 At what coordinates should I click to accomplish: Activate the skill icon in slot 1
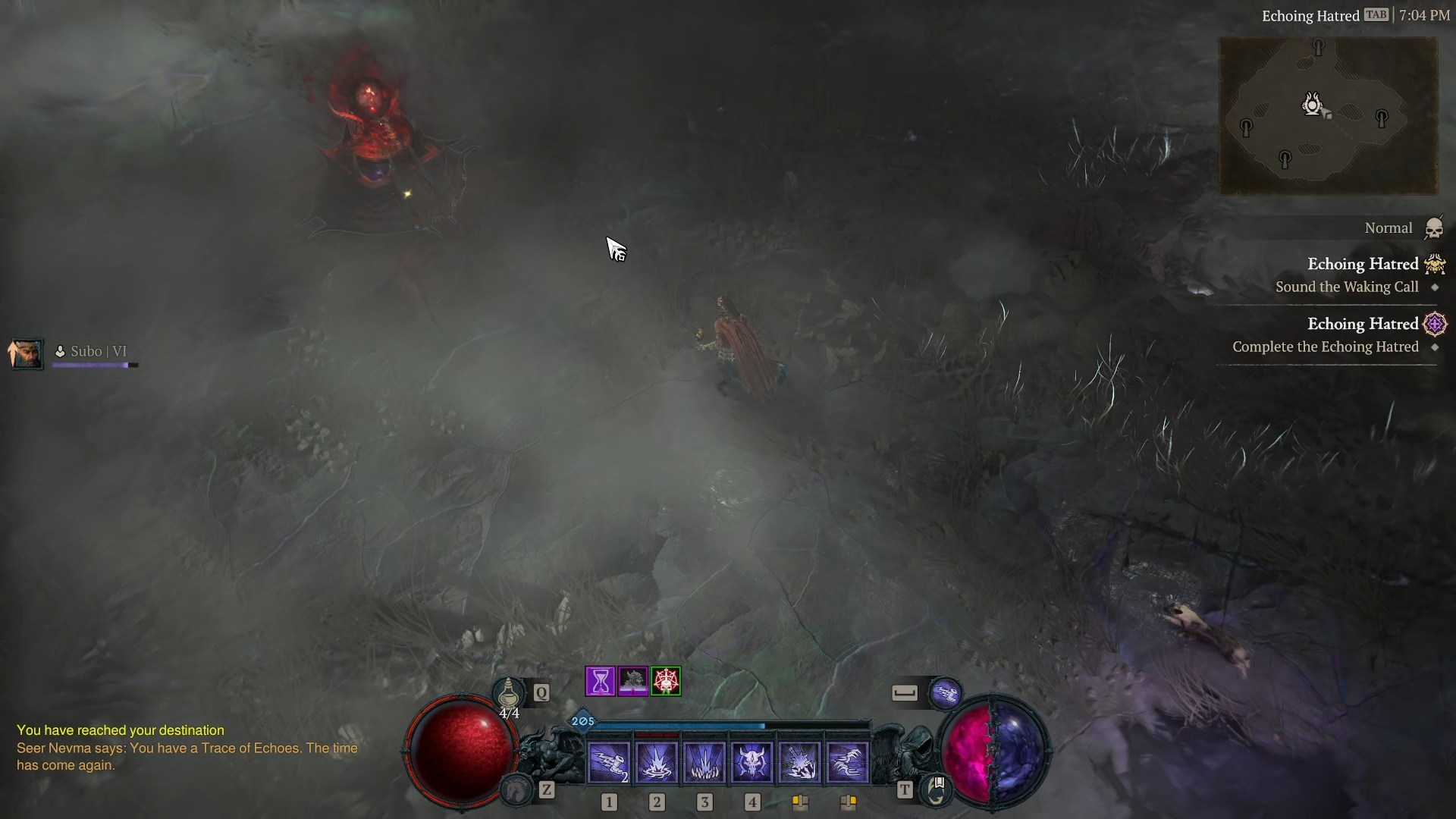point(609,761)
